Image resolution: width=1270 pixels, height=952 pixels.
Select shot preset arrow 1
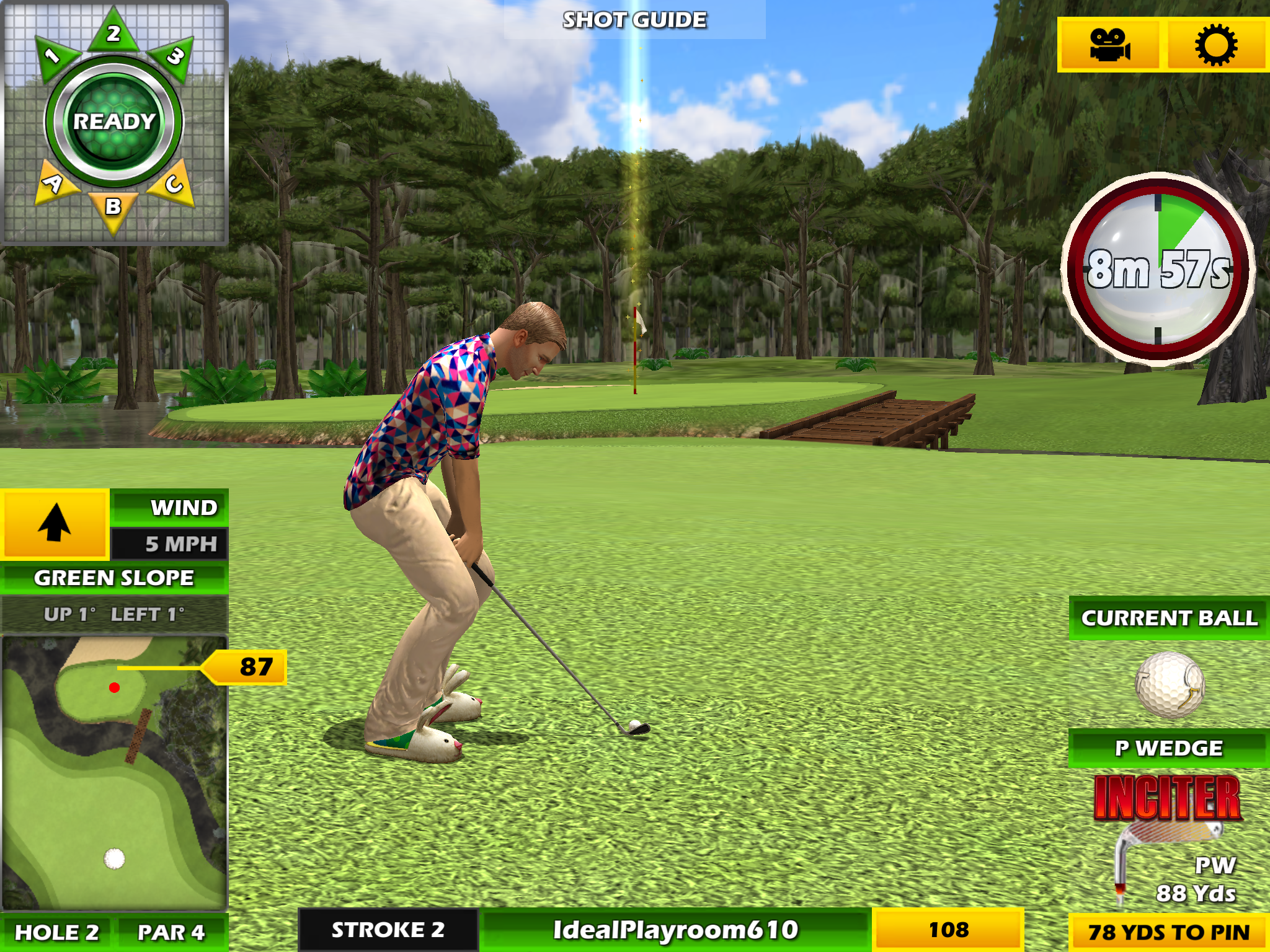[55, 58]
